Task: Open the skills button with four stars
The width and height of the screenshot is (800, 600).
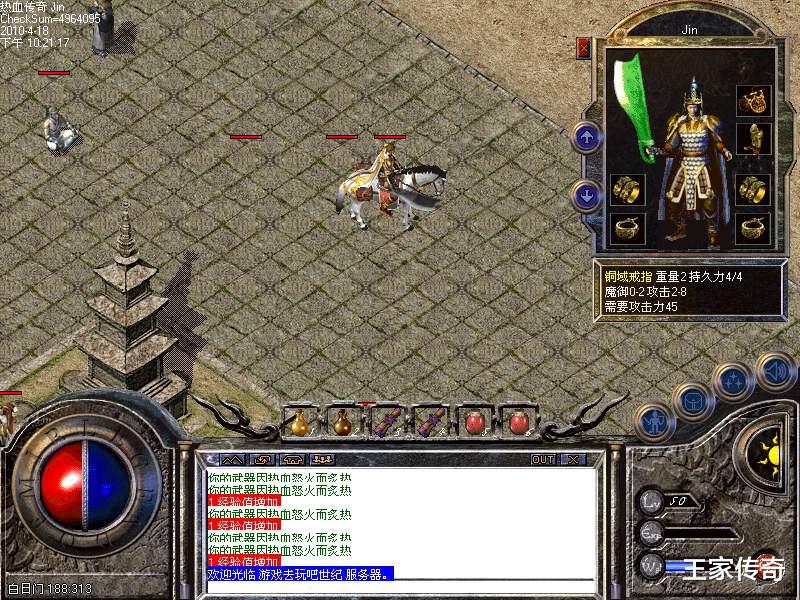Action: 734,381
